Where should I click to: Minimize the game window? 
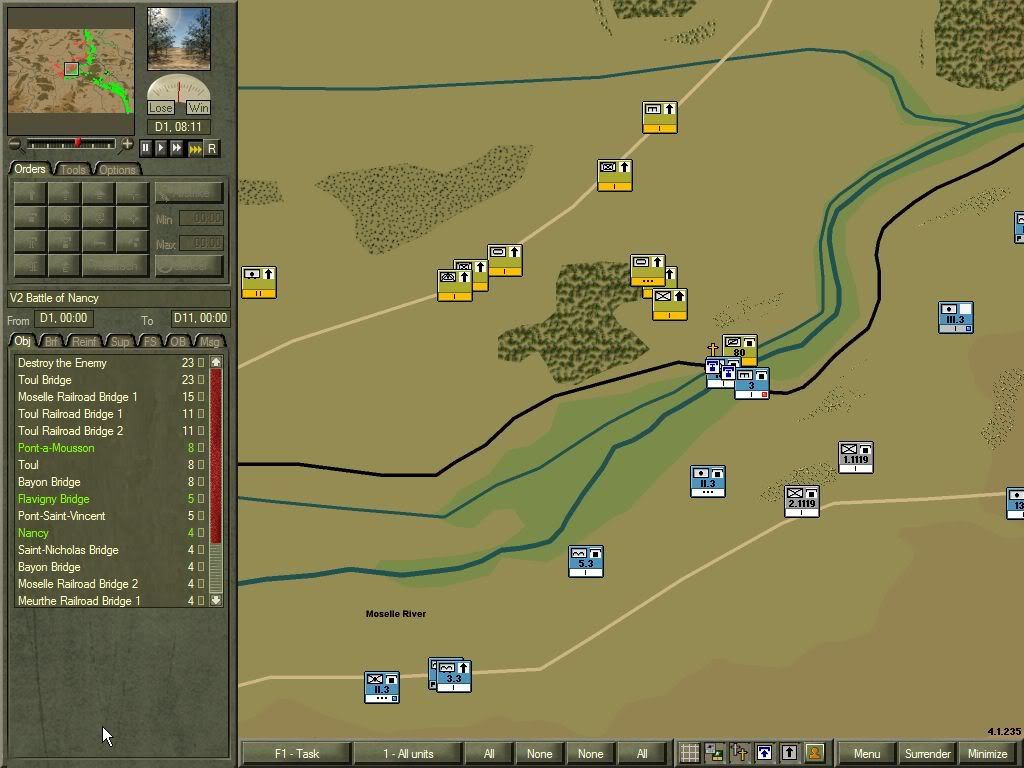point(987,754)
